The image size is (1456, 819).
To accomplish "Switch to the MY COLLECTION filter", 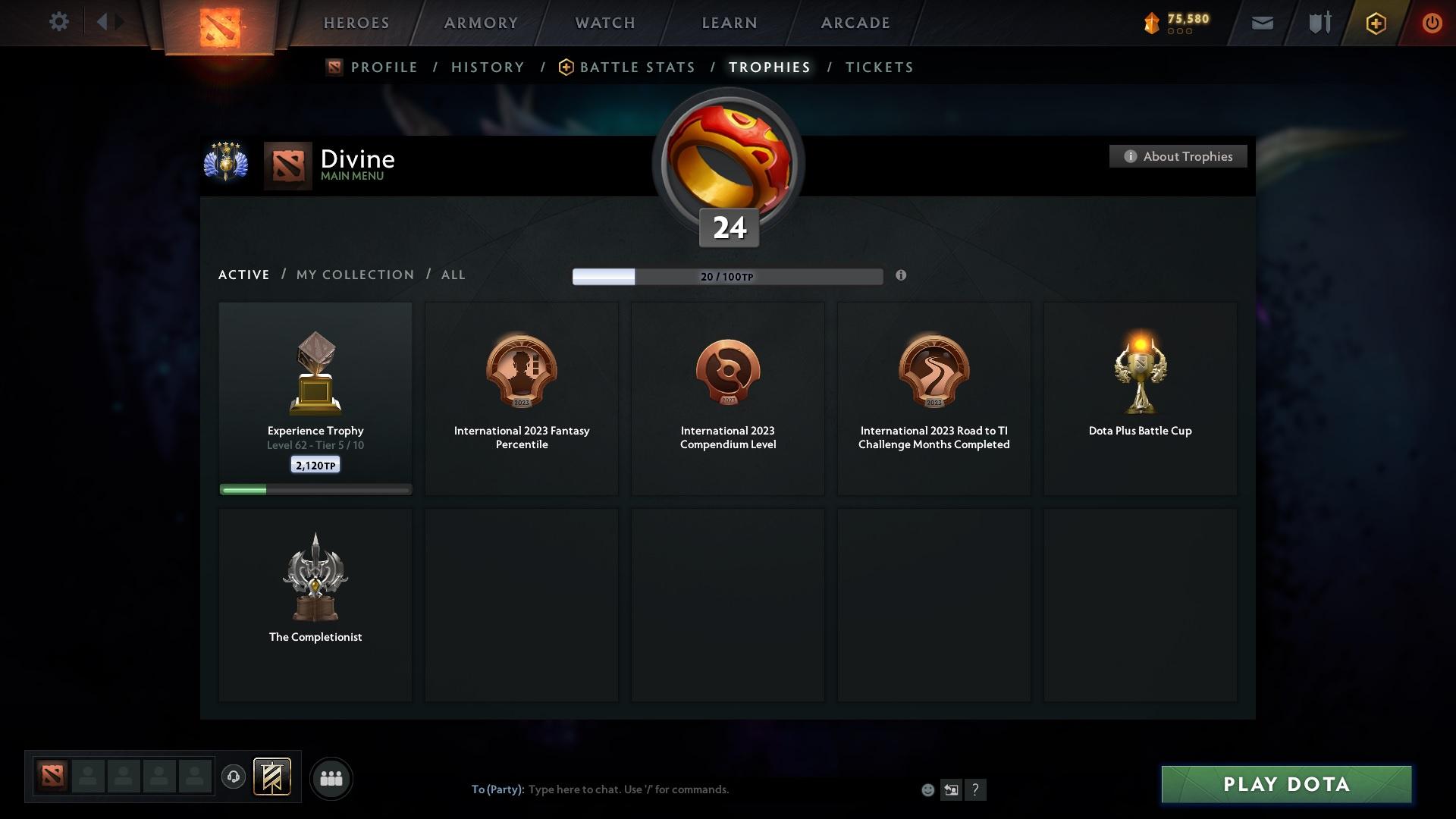I will point(354,275).
